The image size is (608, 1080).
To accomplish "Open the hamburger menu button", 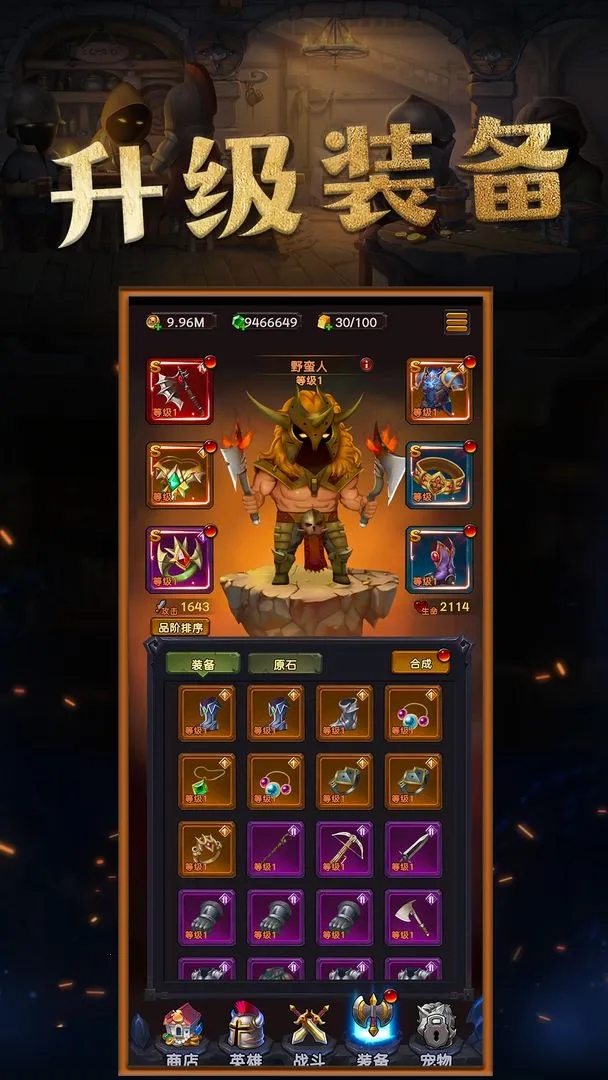I will 457,322.
